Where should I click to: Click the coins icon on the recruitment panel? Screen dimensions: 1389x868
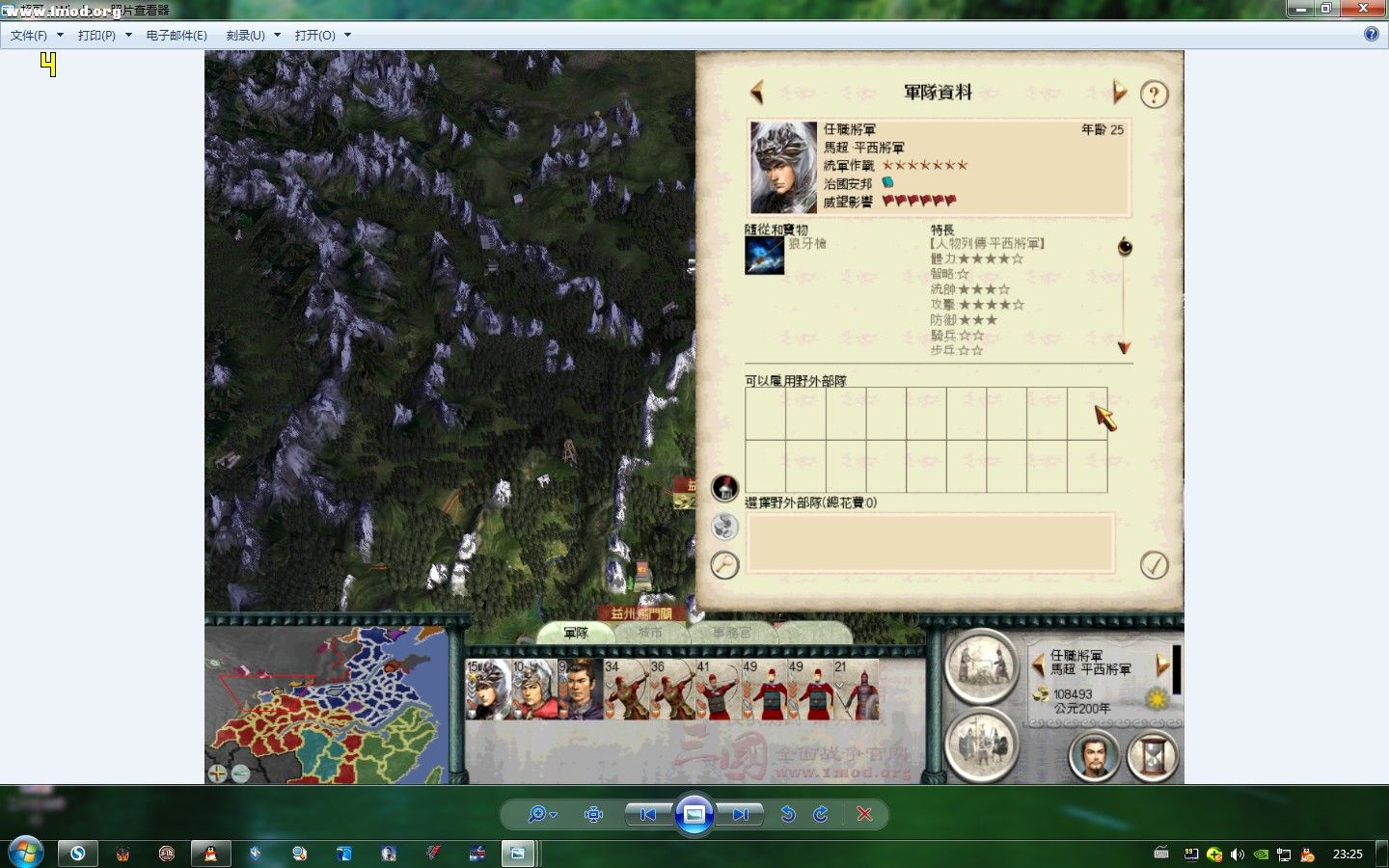(x=723, y=527)
